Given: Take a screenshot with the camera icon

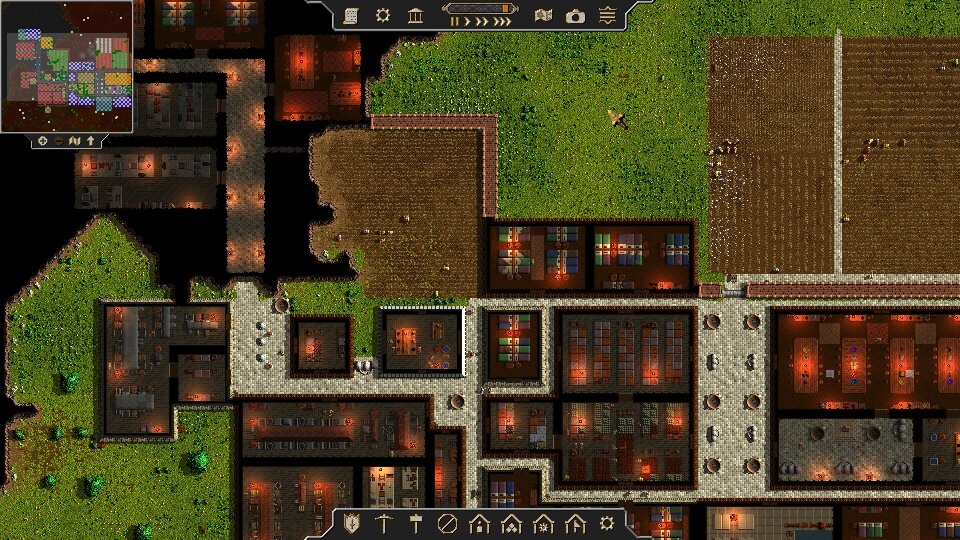Looking at the screenshot, I should point(575,15).
